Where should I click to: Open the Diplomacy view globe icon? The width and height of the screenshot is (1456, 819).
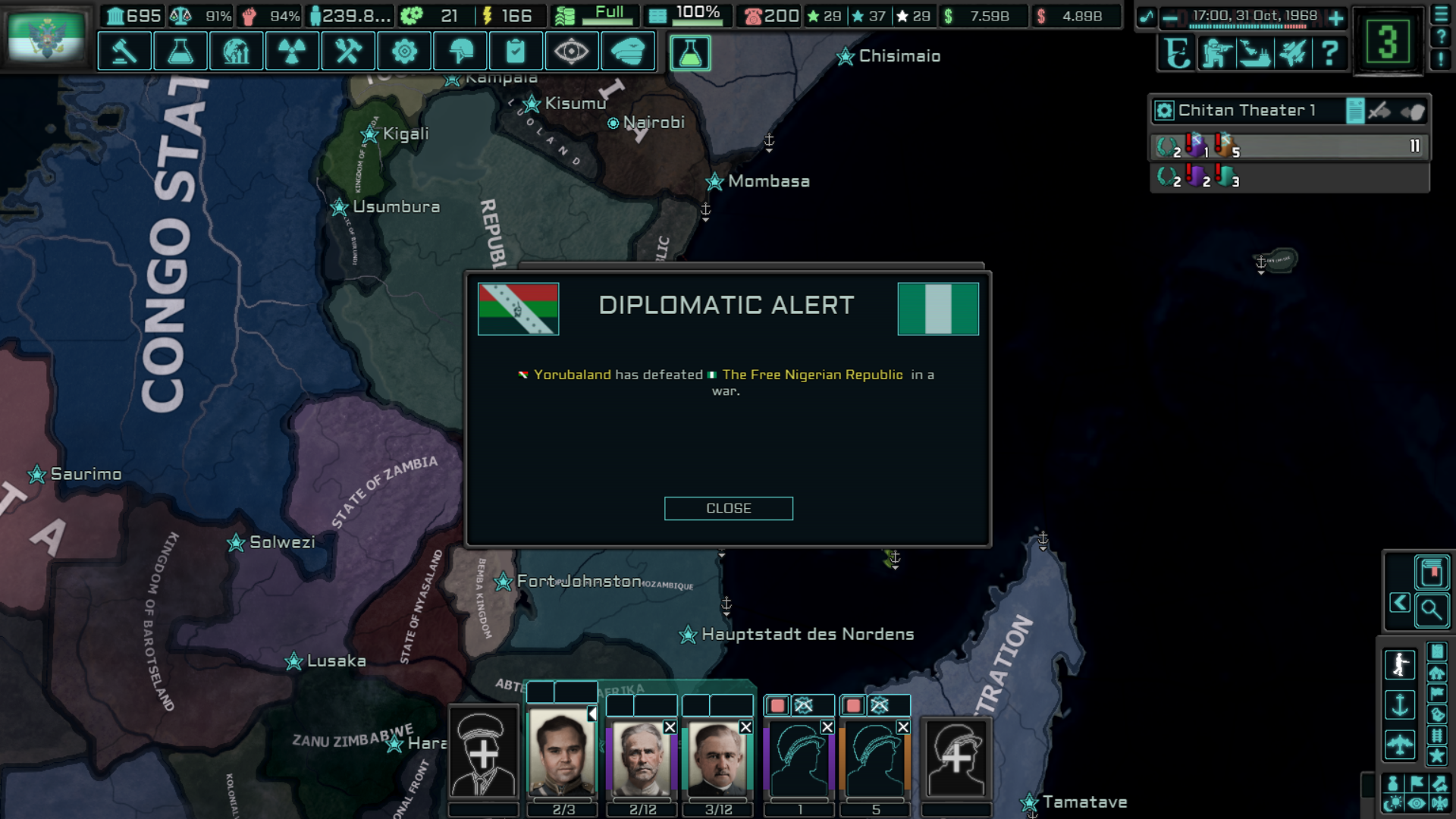(236, 51)
